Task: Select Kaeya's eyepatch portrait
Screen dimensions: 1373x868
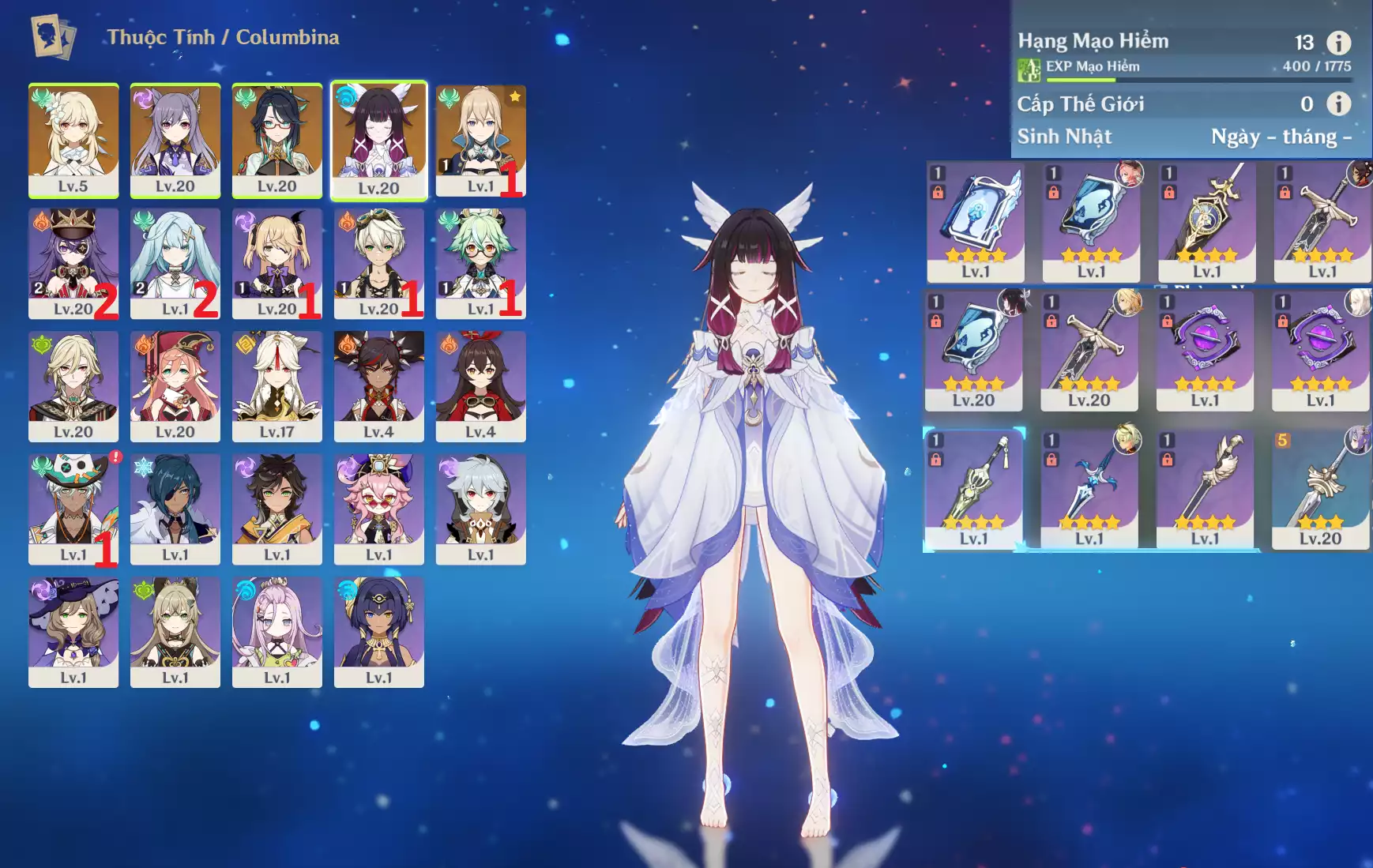Action: pyautogui.click(x=175, y=508)
